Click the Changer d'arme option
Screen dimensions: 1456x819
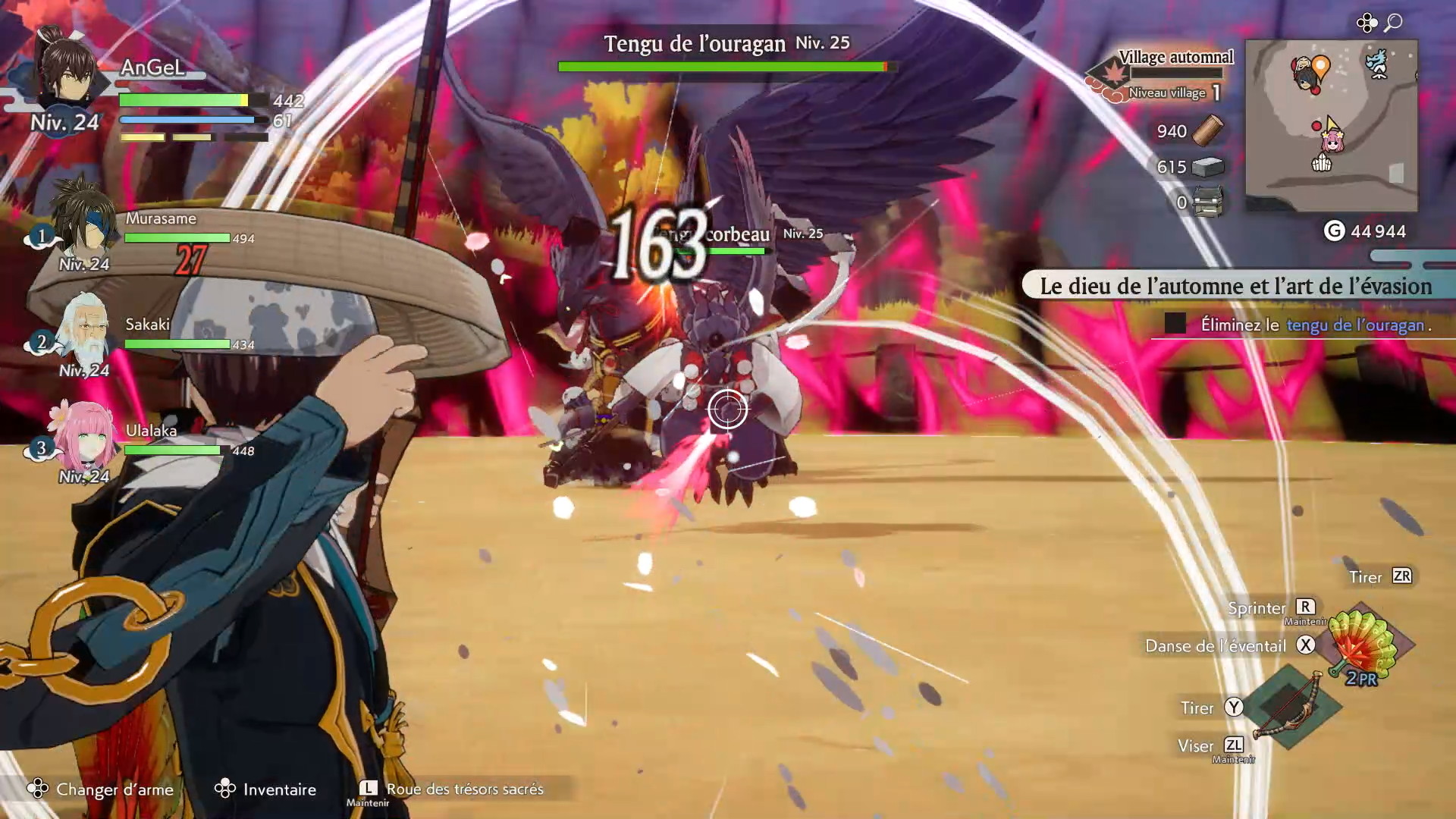(x=114, y=789)
